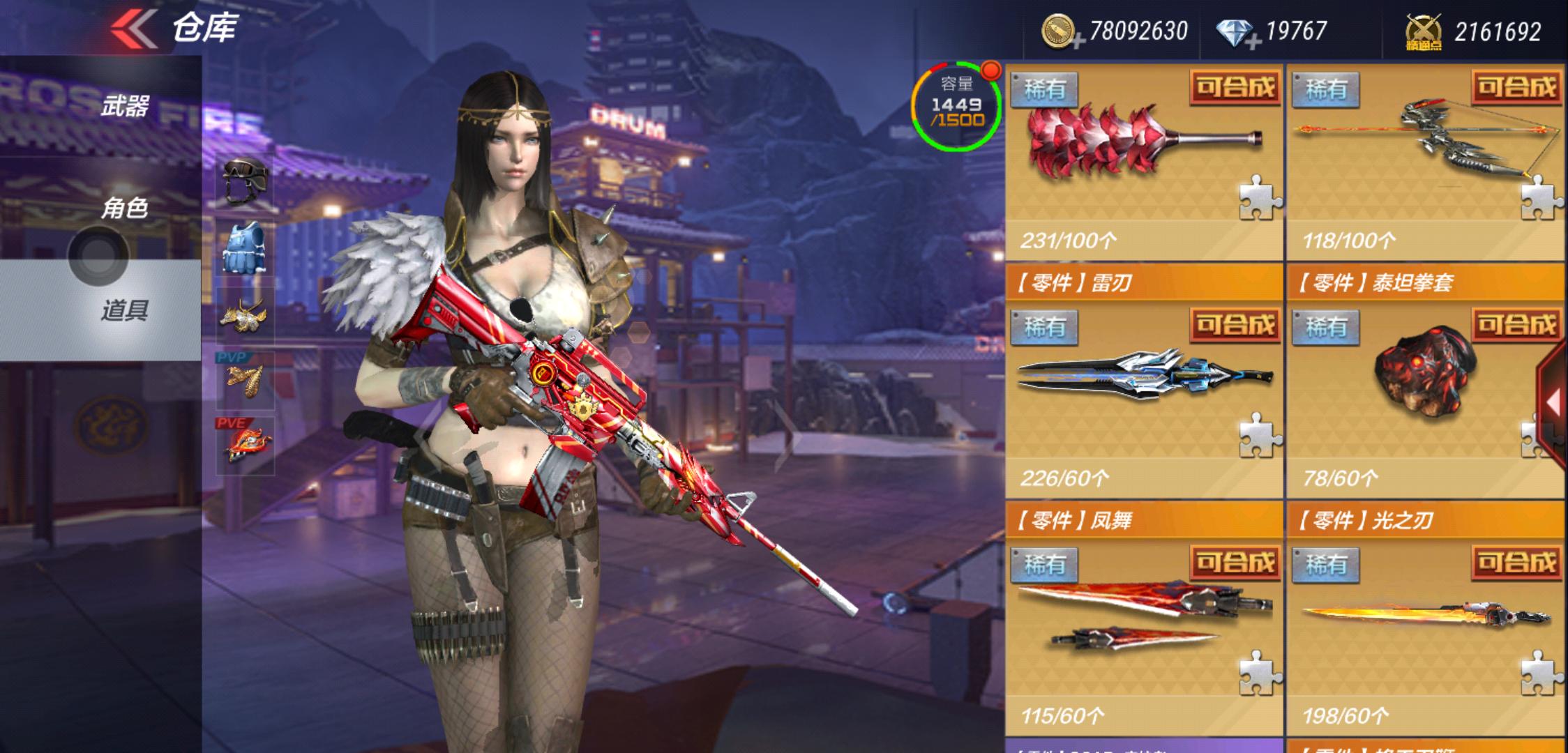Switch to the 武器 weapons tab
The width and height of the screenshot is (1568, 753).
click(x=124, y=106)
